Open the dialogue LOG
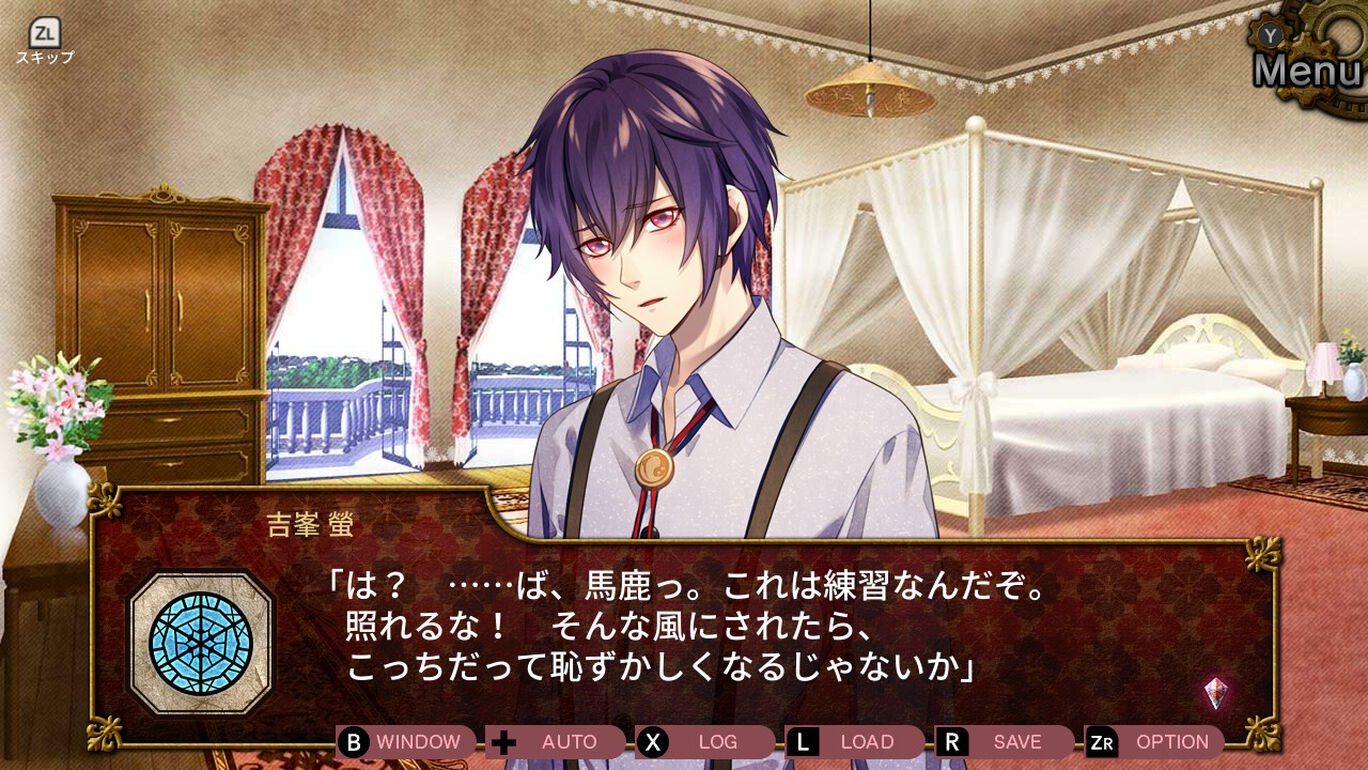The height and width of the screenshot is (770, 1368). click(x=705, y=742)
